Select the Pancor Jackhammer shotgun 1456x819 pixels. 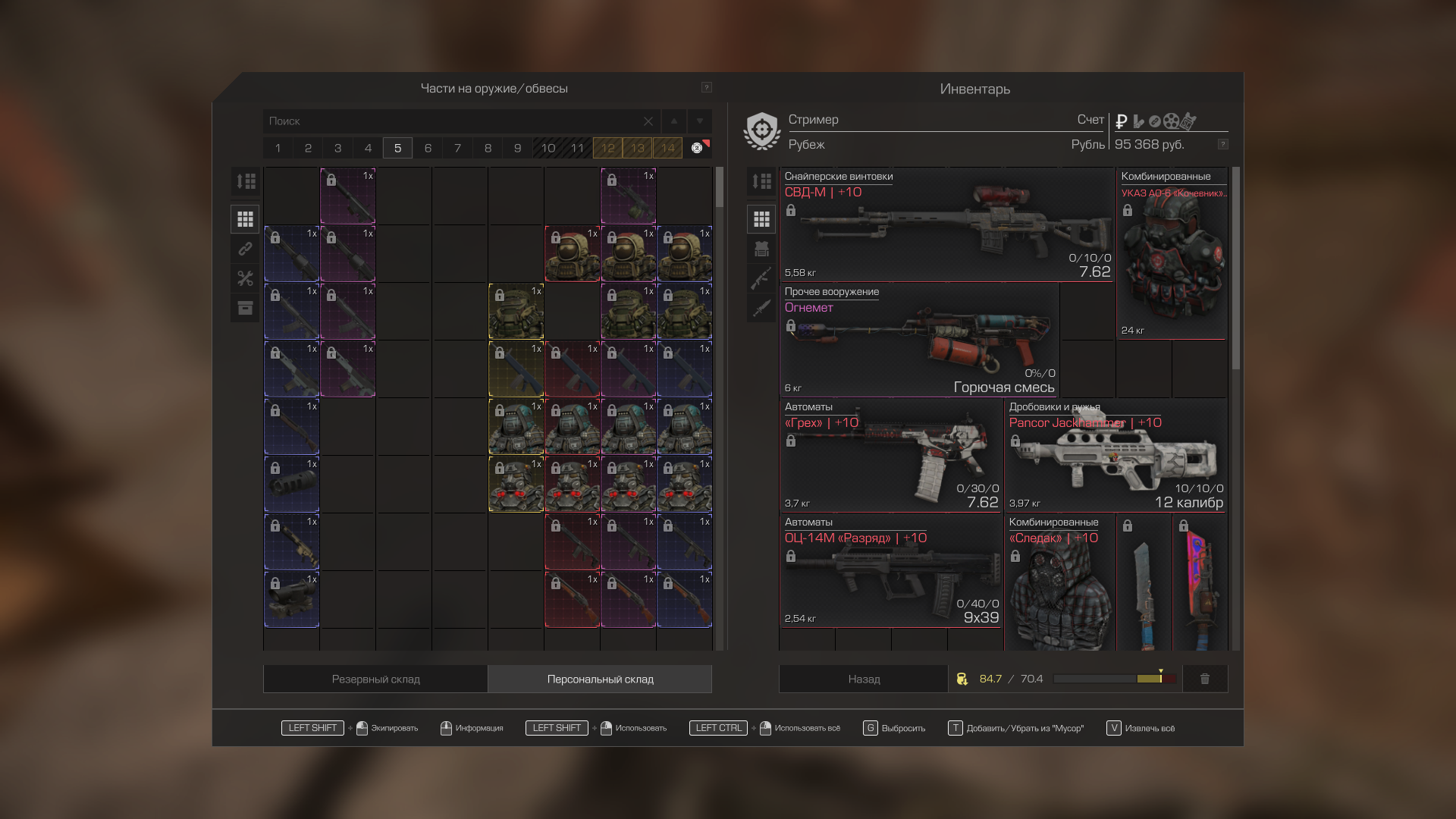(1116, 456)
